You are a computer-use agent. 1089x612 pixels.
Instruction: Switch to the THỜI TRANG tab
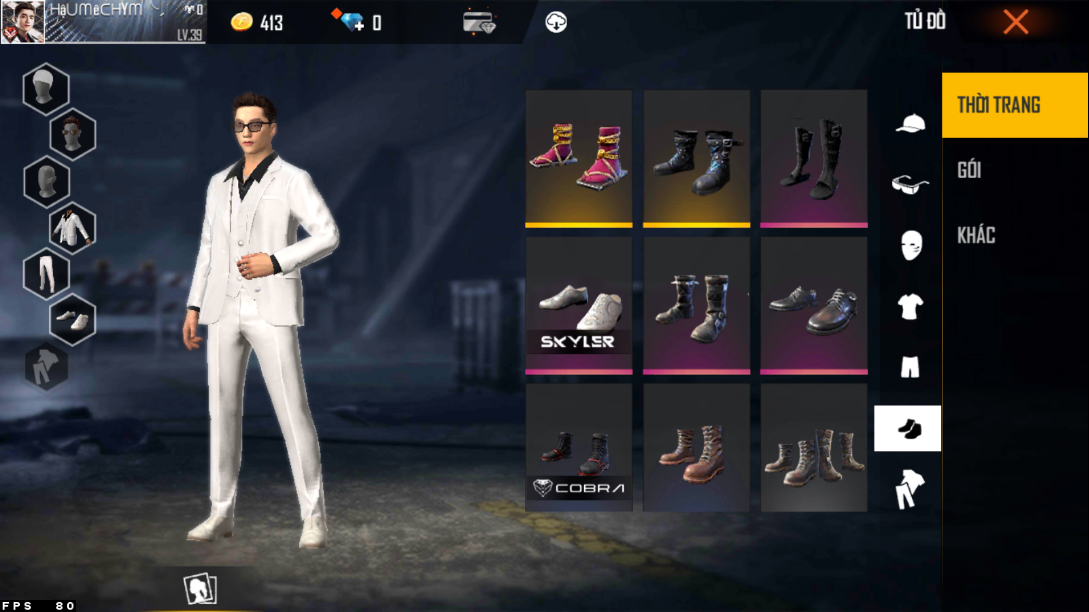click(1014, 105)
